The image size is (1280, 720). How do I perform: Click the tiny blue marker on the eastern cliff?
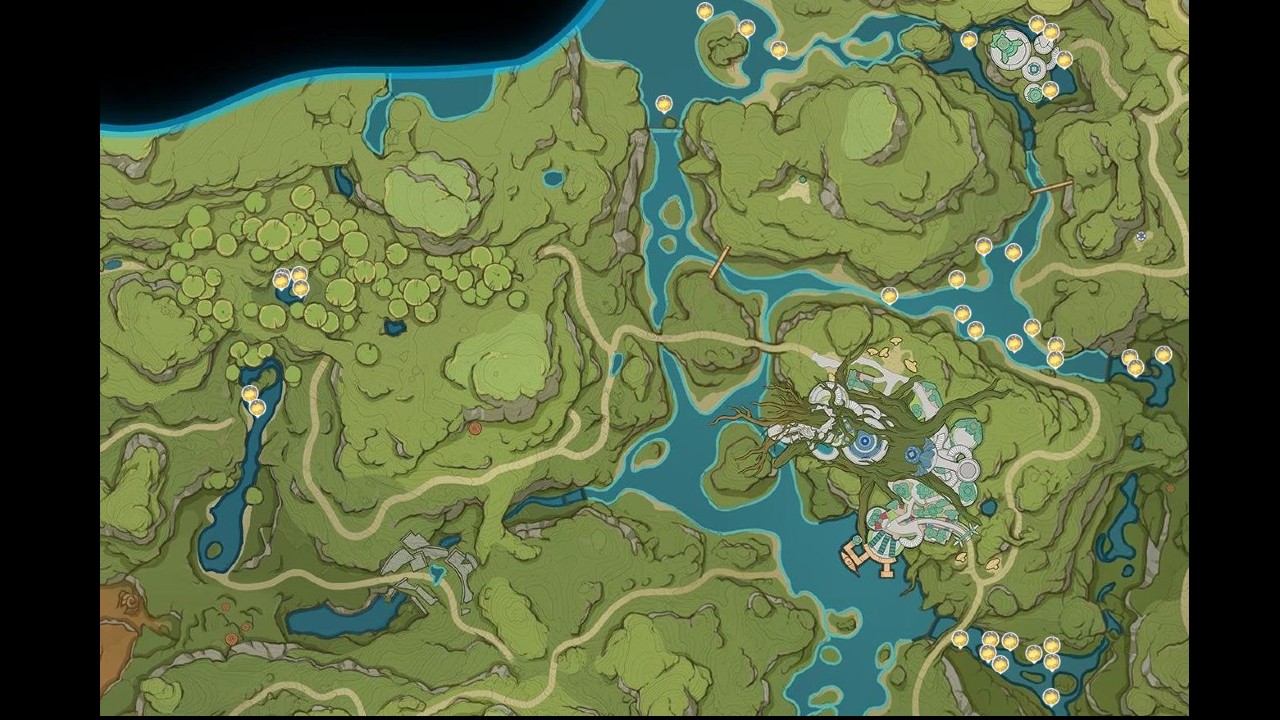point(1141,236)
